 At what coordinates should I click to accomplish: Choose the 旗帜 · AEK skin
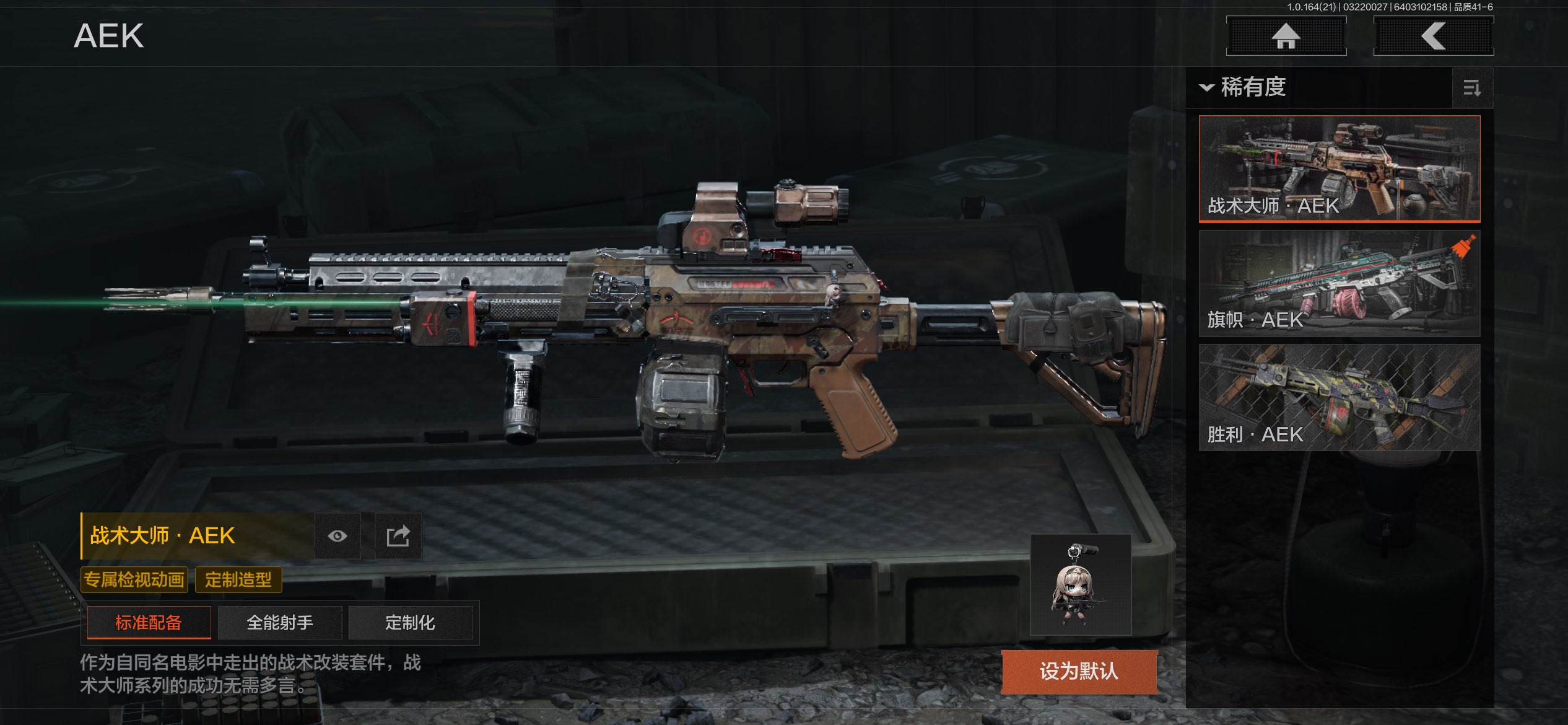(1339, 283)
